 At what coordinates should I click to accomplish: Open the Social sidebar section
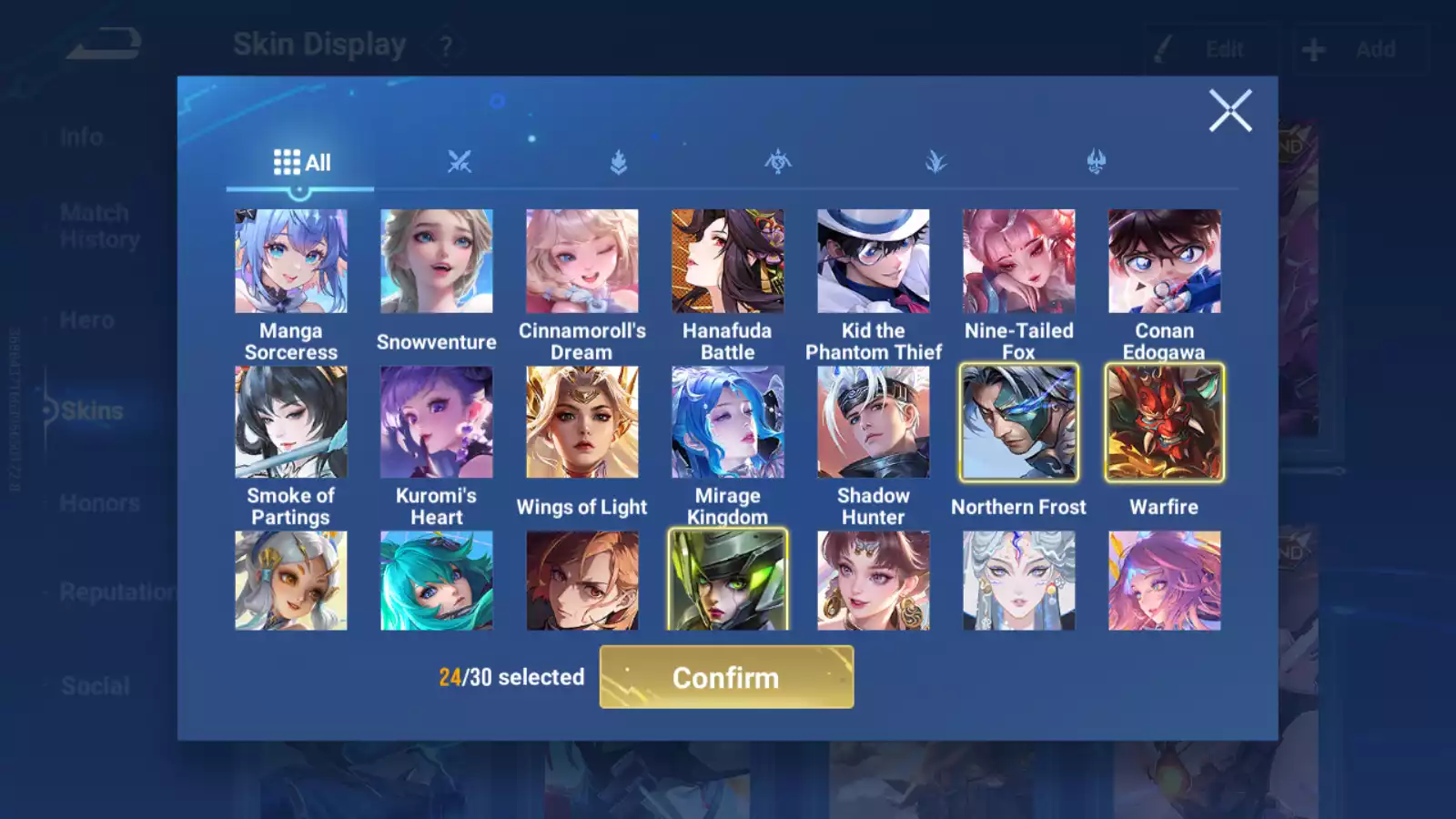[96, 686]
